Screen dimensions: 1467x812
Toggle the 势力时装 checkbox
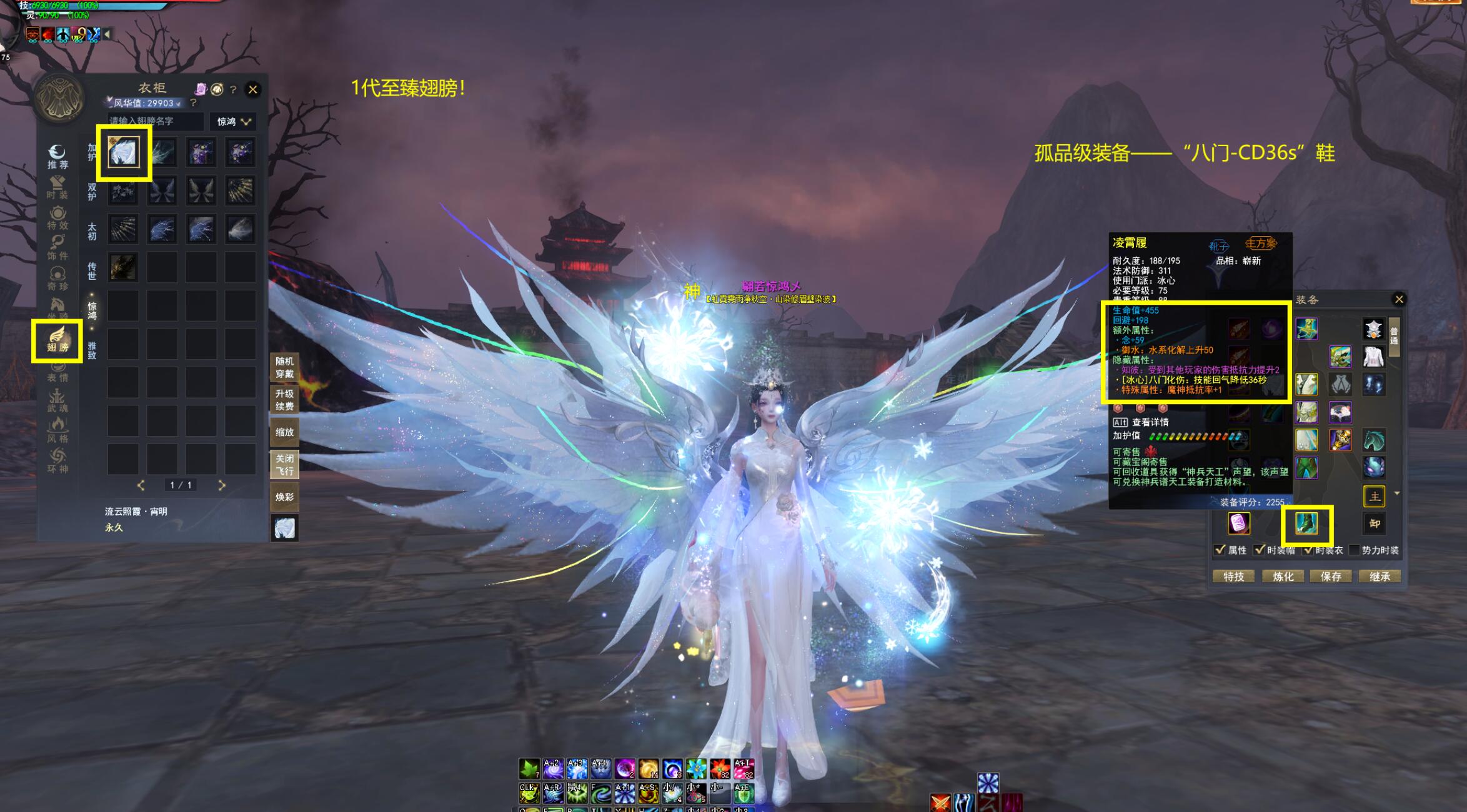tap(1355, 550)
